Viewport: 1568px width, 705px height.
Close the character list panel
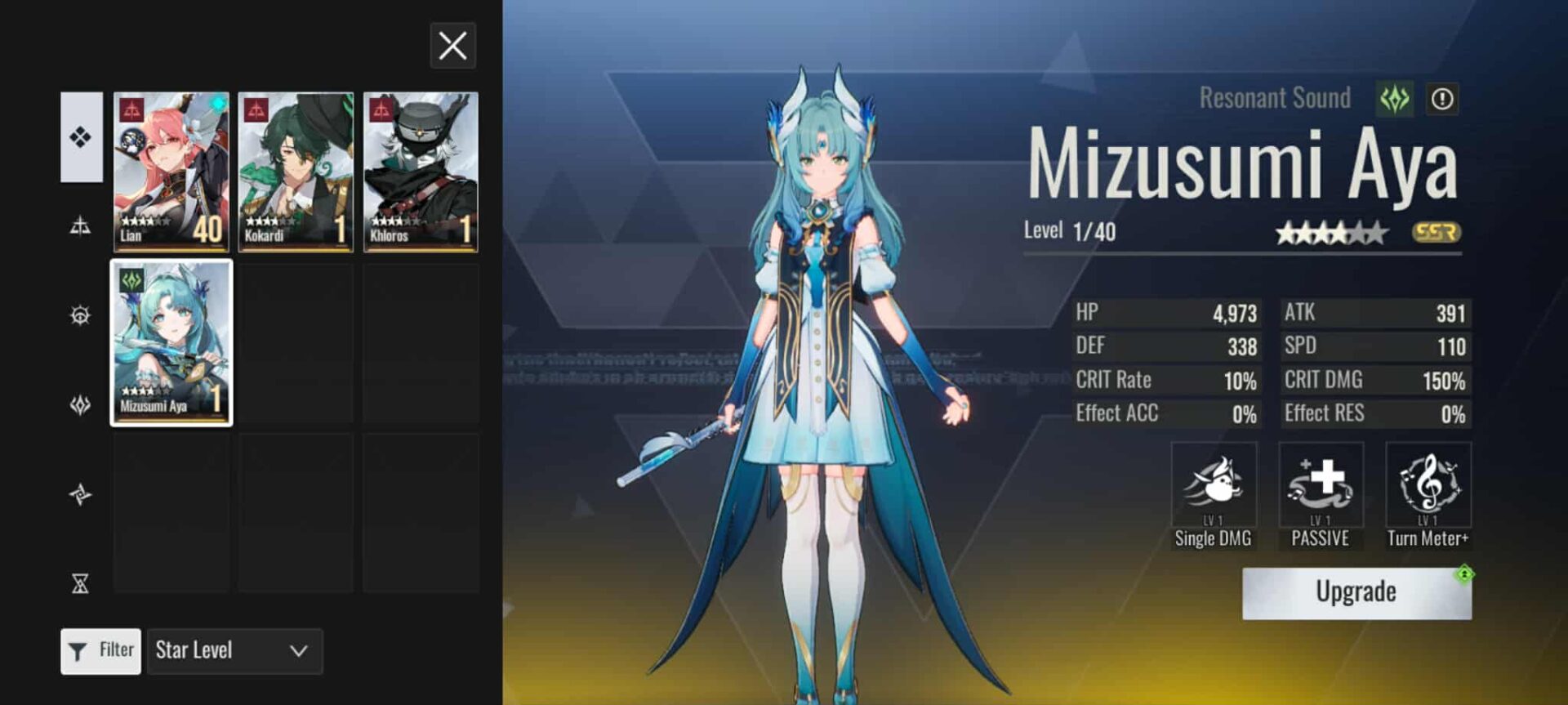452,46
